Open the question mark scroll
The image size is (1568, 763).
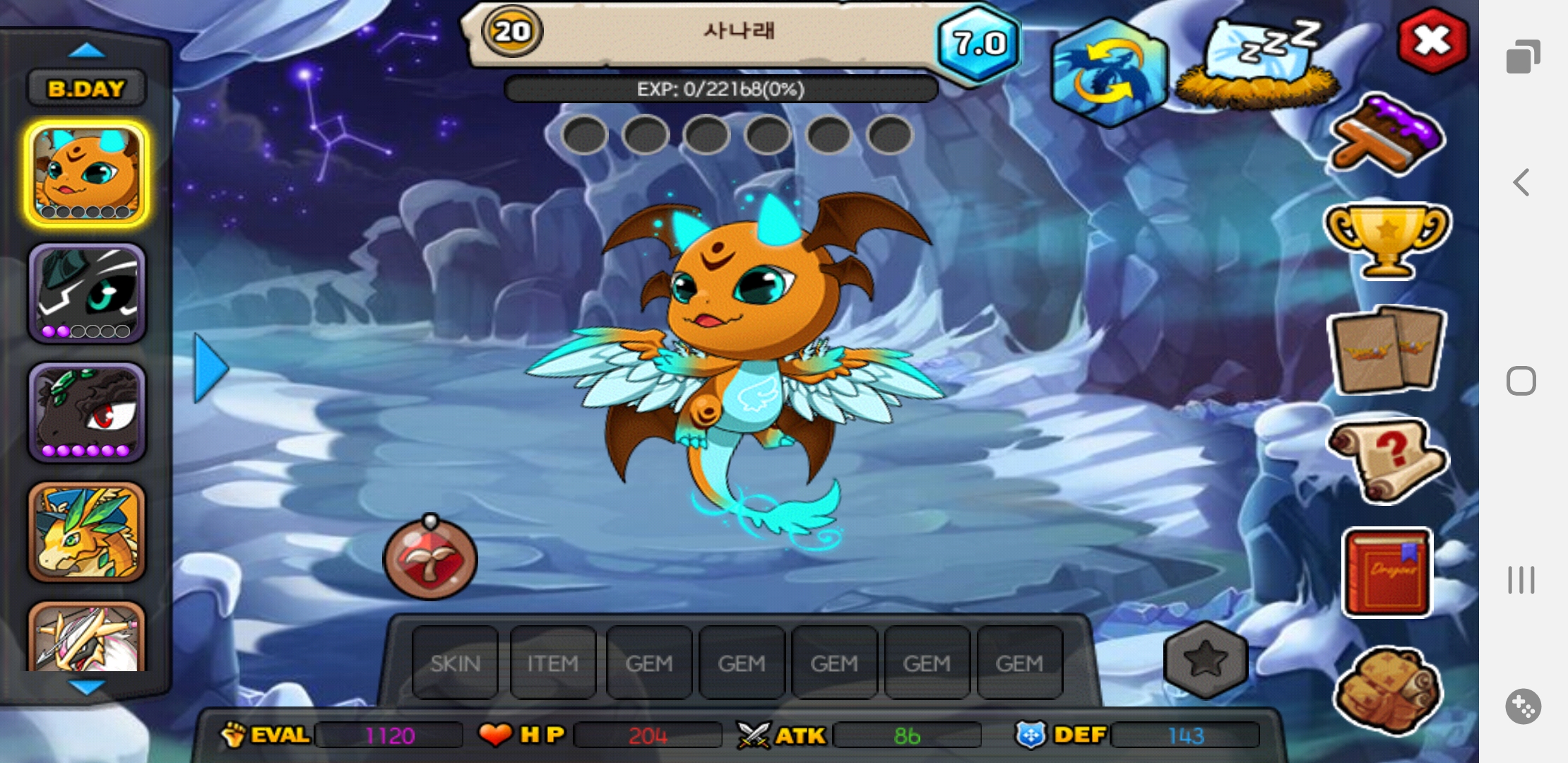[x=1387, y=461]
